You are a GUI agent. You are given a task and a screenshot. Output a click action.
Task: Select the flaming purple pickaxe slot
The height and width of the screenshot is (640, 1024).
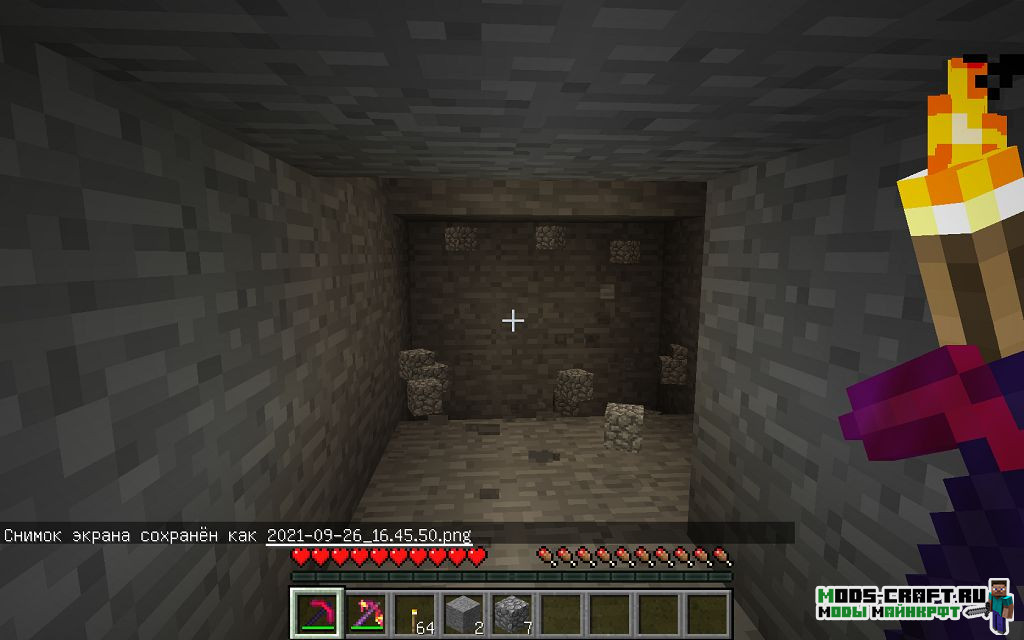365,612
